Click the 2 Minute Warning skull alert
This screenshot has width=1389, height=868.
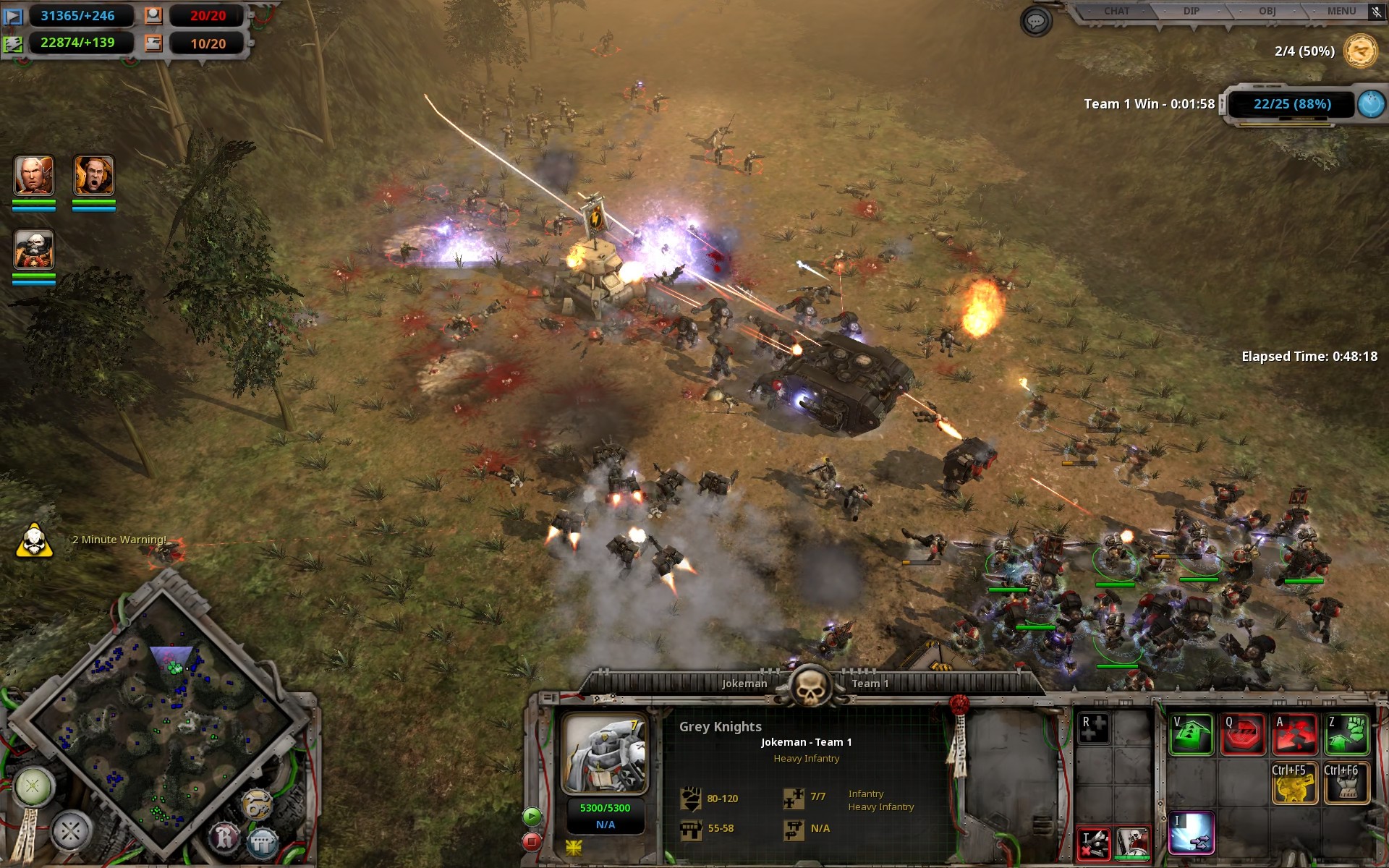(34, 540)
